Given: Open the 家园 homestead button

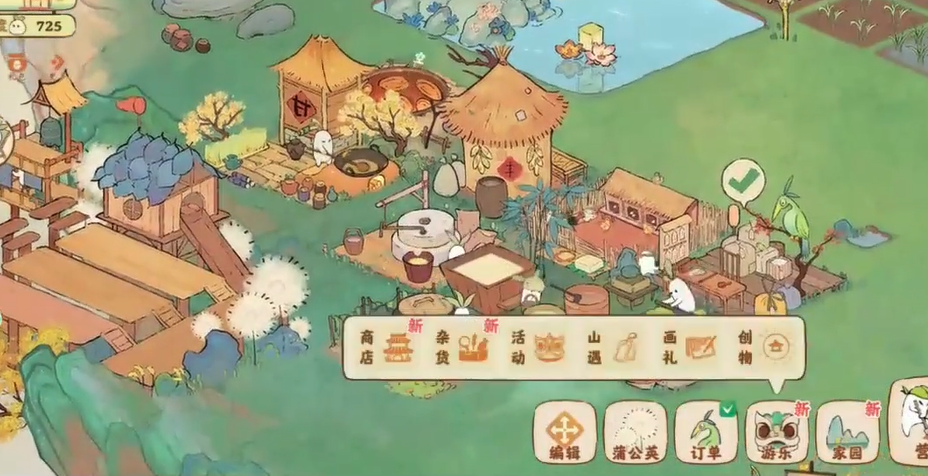Looking at the screenshot, I should (848, 432).
